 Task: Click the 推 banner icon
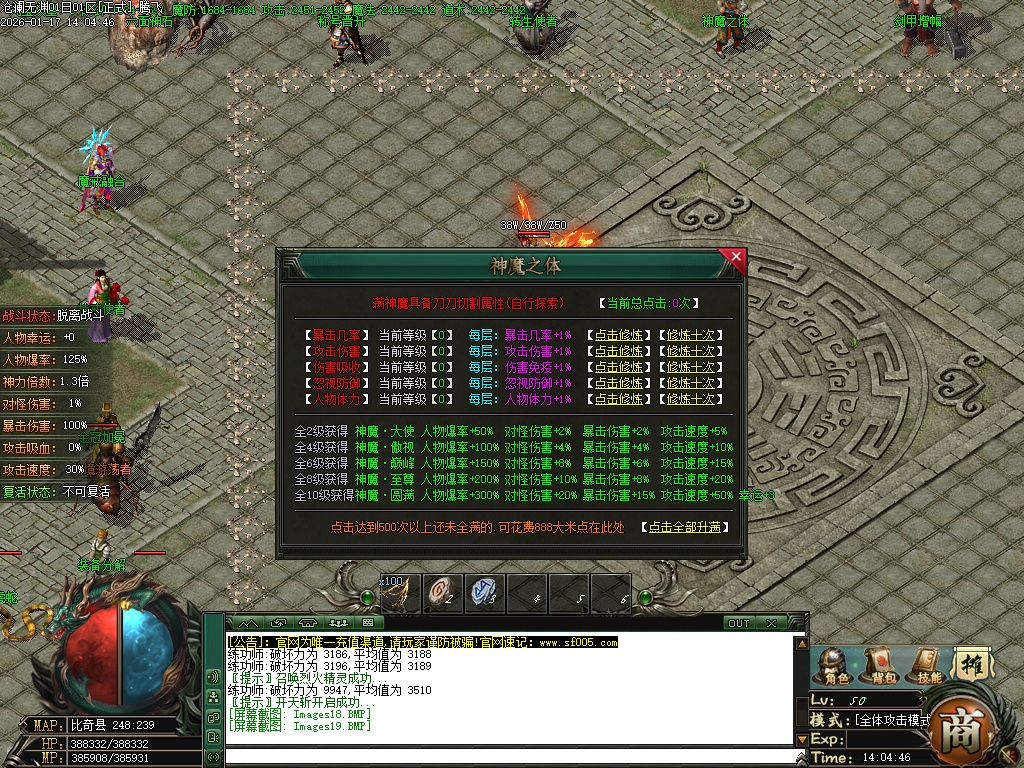970,663
